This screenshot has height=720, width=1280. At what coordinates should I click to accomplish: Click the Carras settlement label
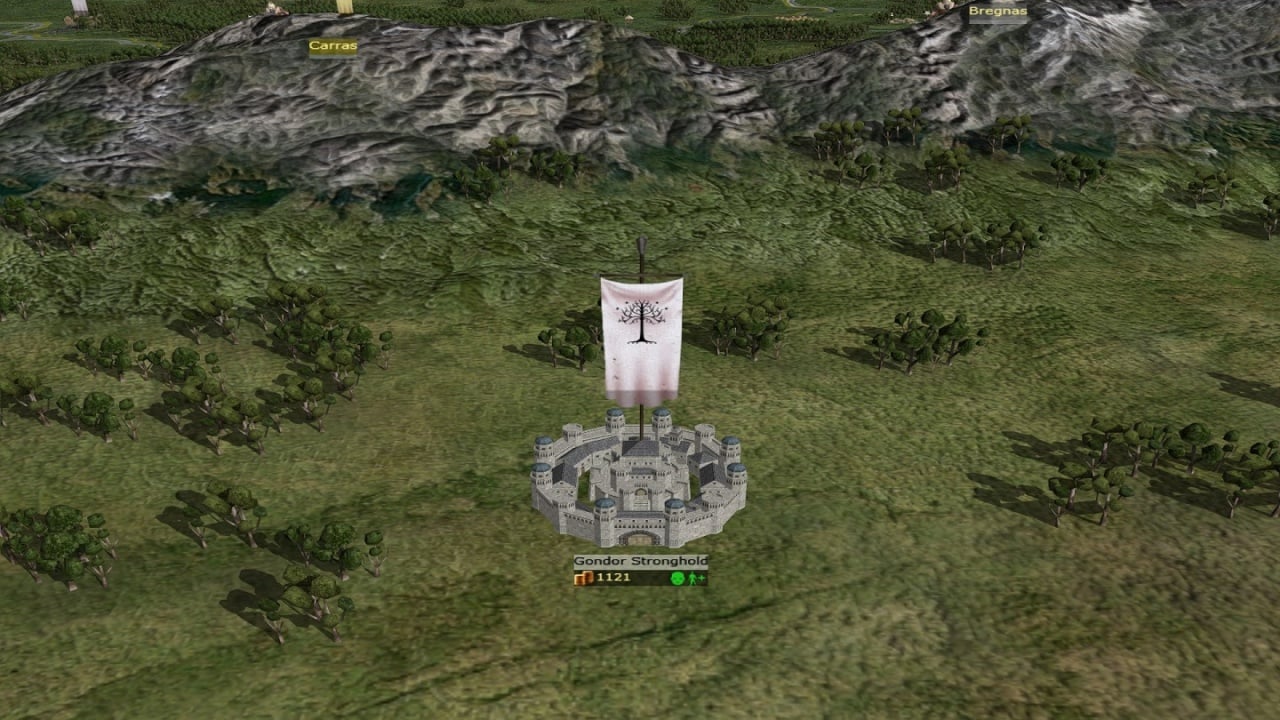[332, 46]
